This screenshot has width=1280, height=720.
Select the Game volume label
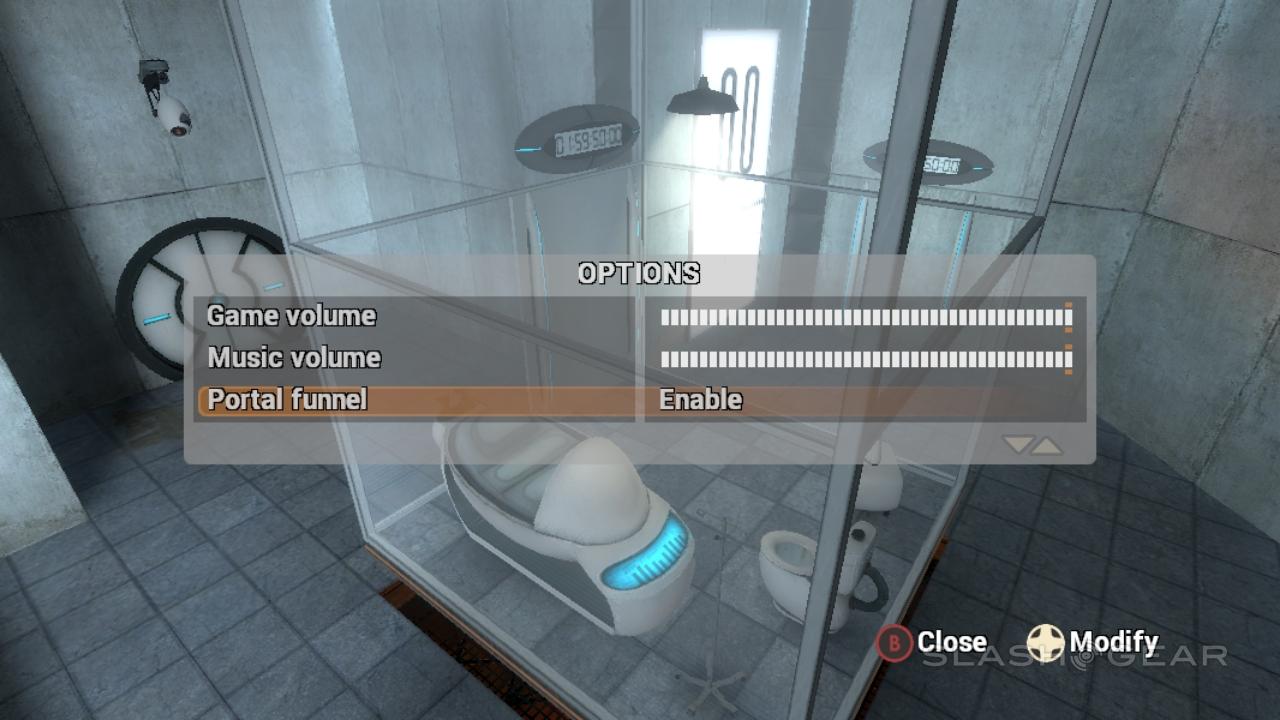(x=292, y=316)
